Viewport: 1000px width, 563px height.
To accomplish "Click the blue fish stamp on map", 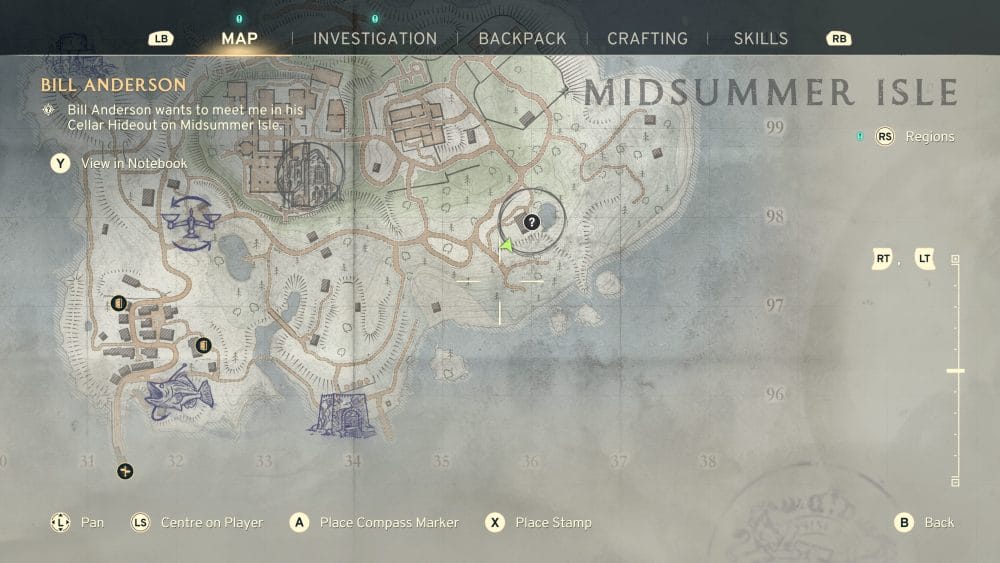I will [x=180, y=393].
